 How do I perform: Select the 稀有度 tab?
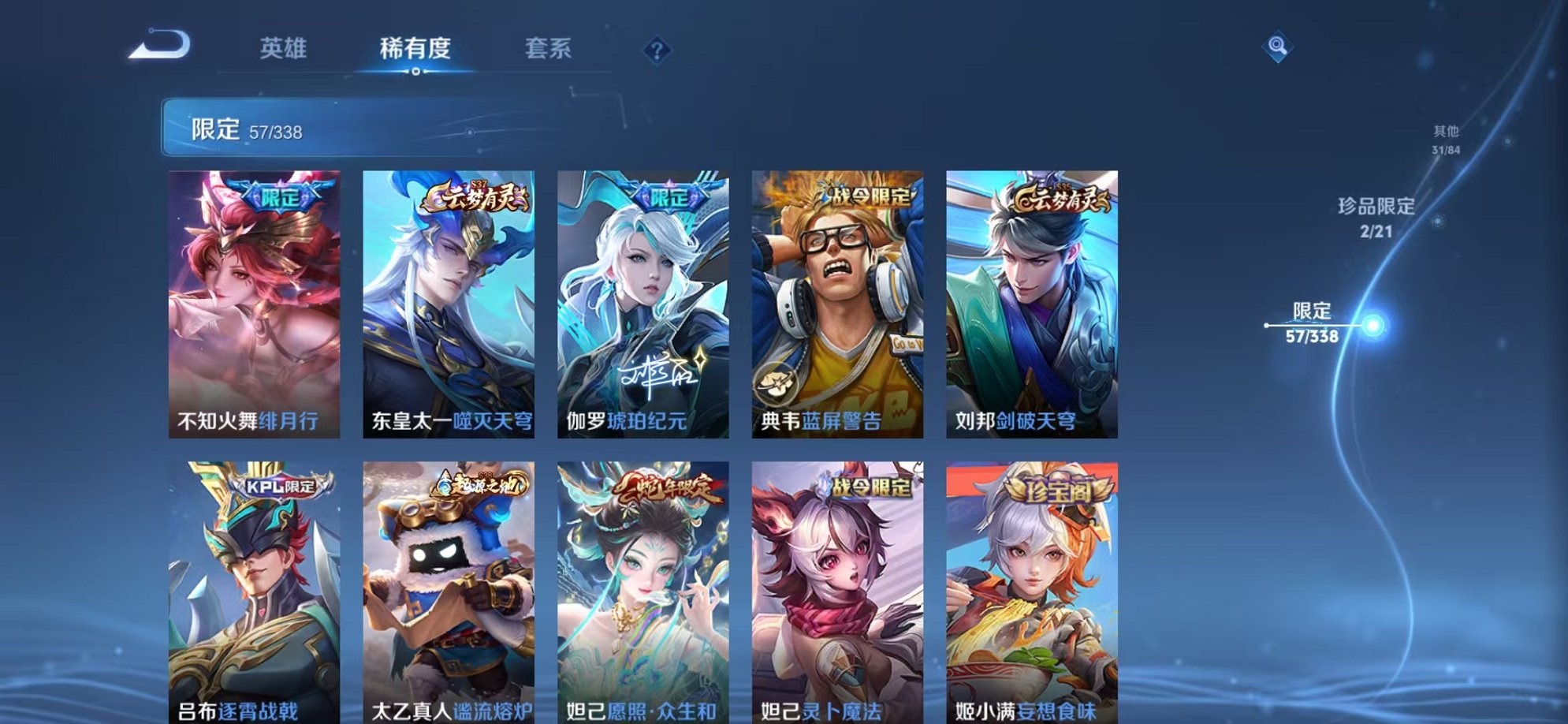coord(416,49)
